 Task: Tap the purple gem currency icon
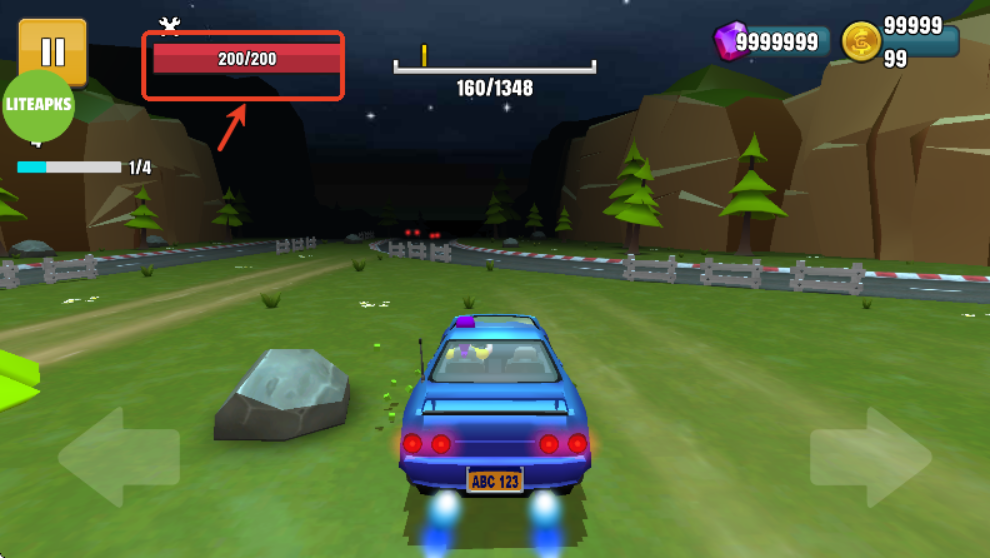click(729, 42)
